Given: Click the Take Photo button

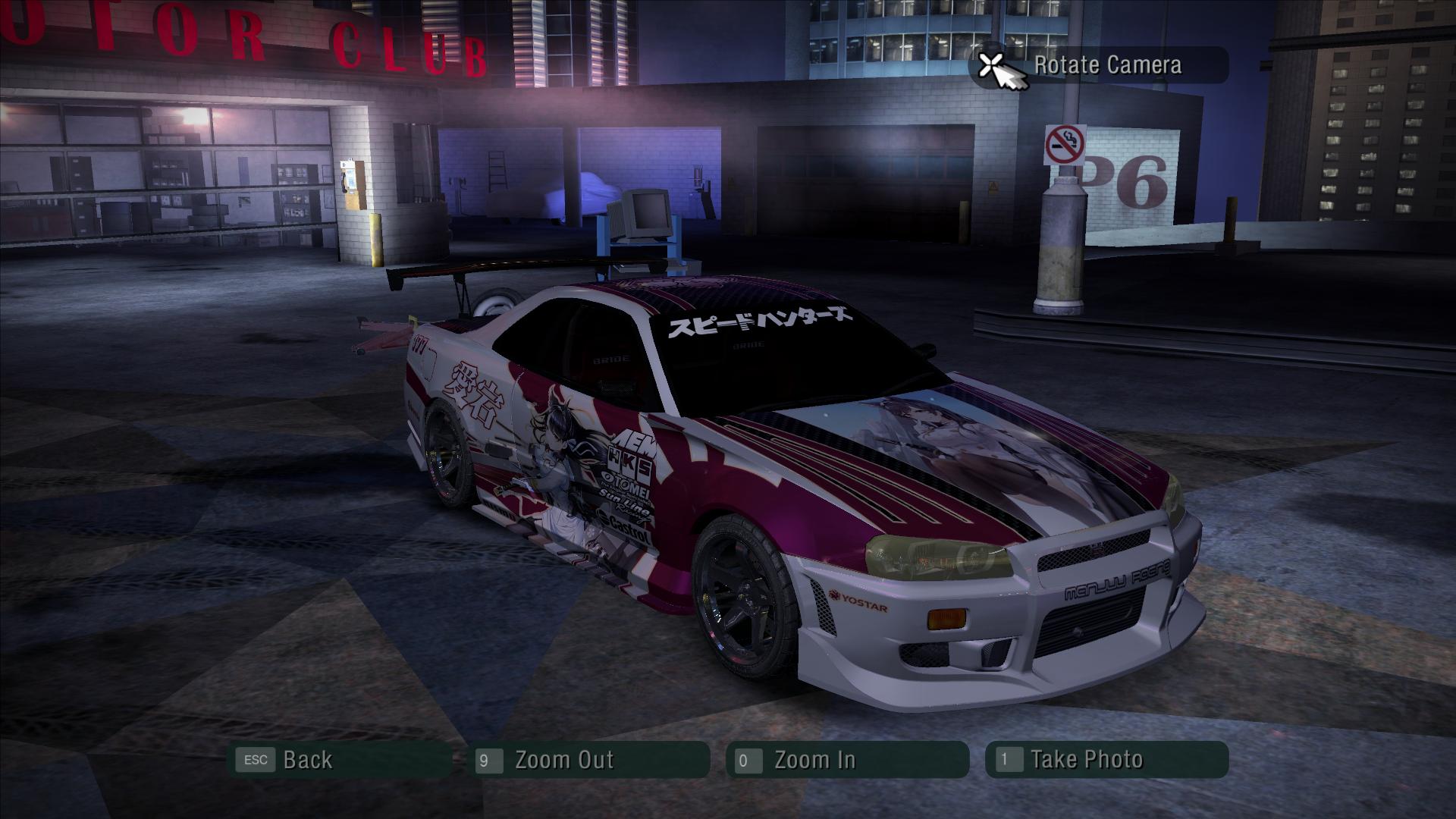Looking at the screenshot, I should [x=1088, y=760].
